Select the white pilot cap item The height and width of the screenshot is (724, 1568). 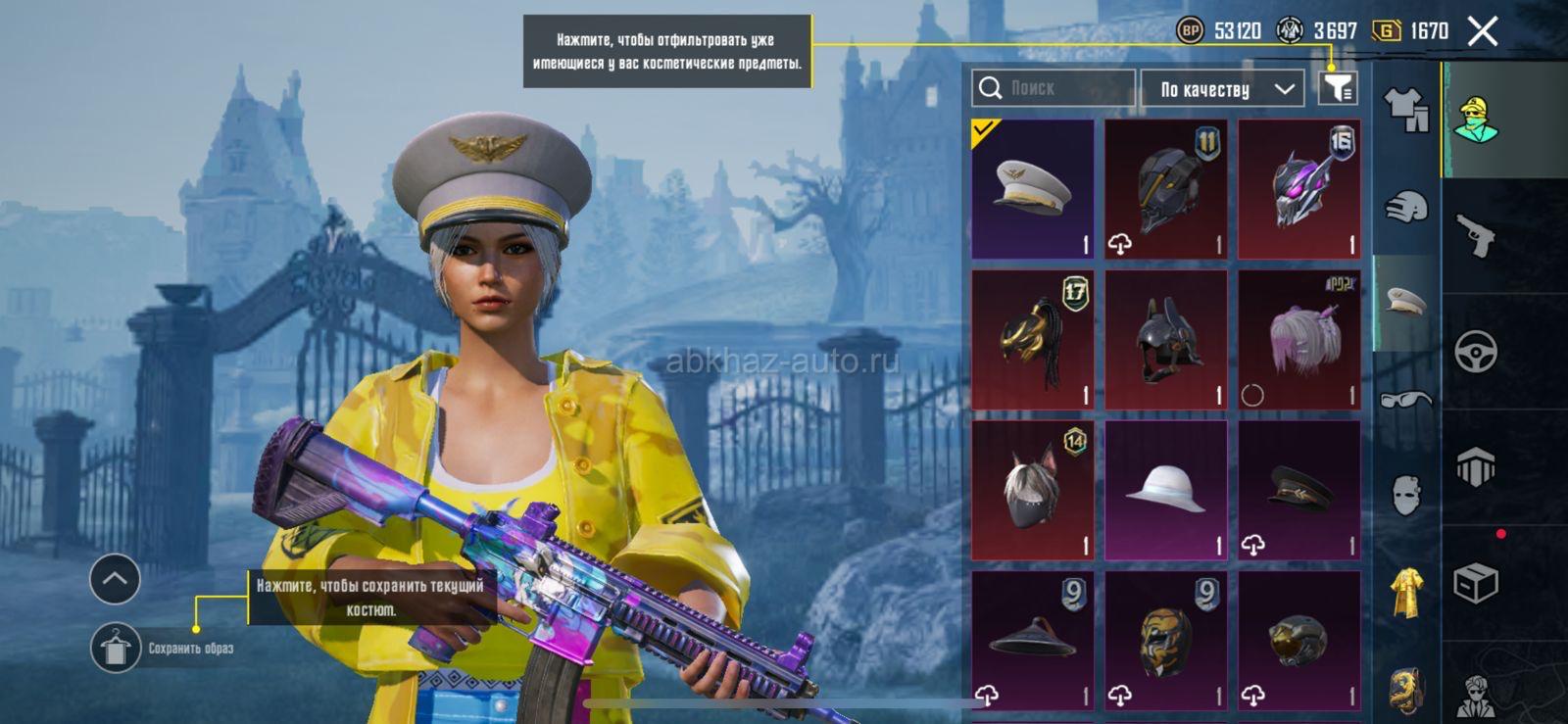(x=1032, y=189)
